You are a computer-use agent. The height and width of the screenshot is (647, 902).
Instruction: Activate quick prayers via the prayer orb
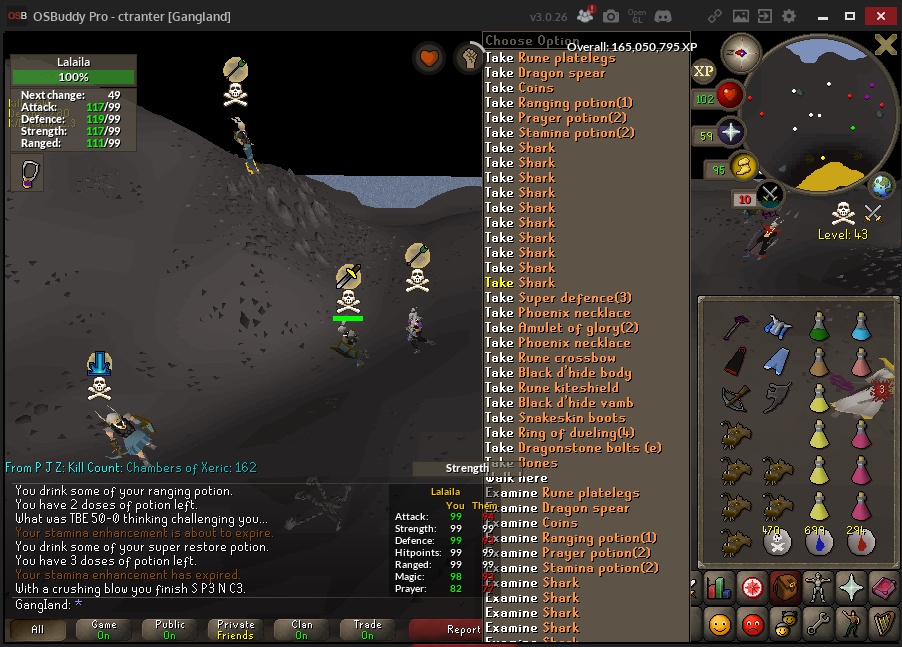point(731,133)
